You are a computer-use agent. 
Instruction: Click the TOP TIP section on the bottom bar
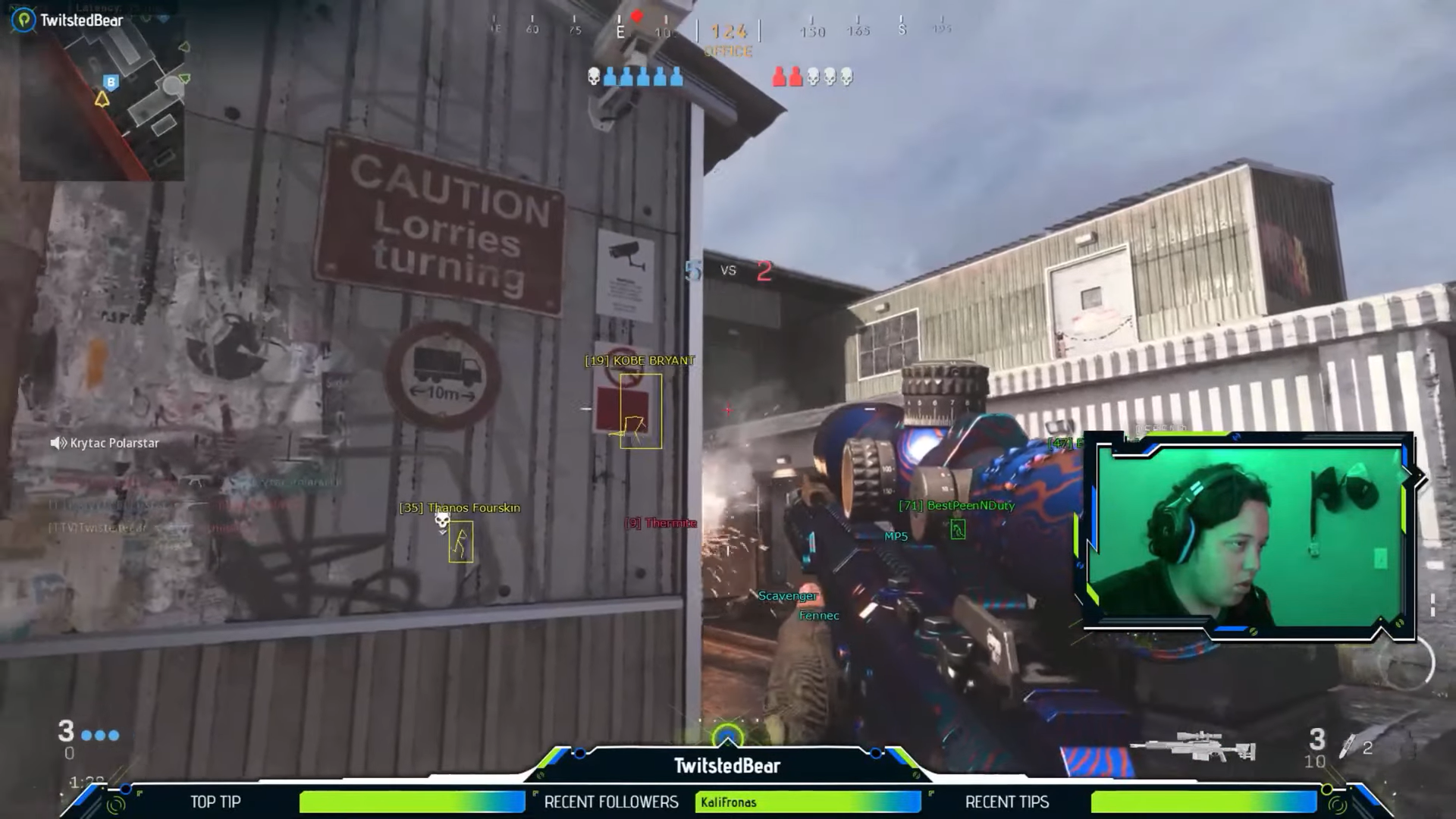[x=216, y=802]
